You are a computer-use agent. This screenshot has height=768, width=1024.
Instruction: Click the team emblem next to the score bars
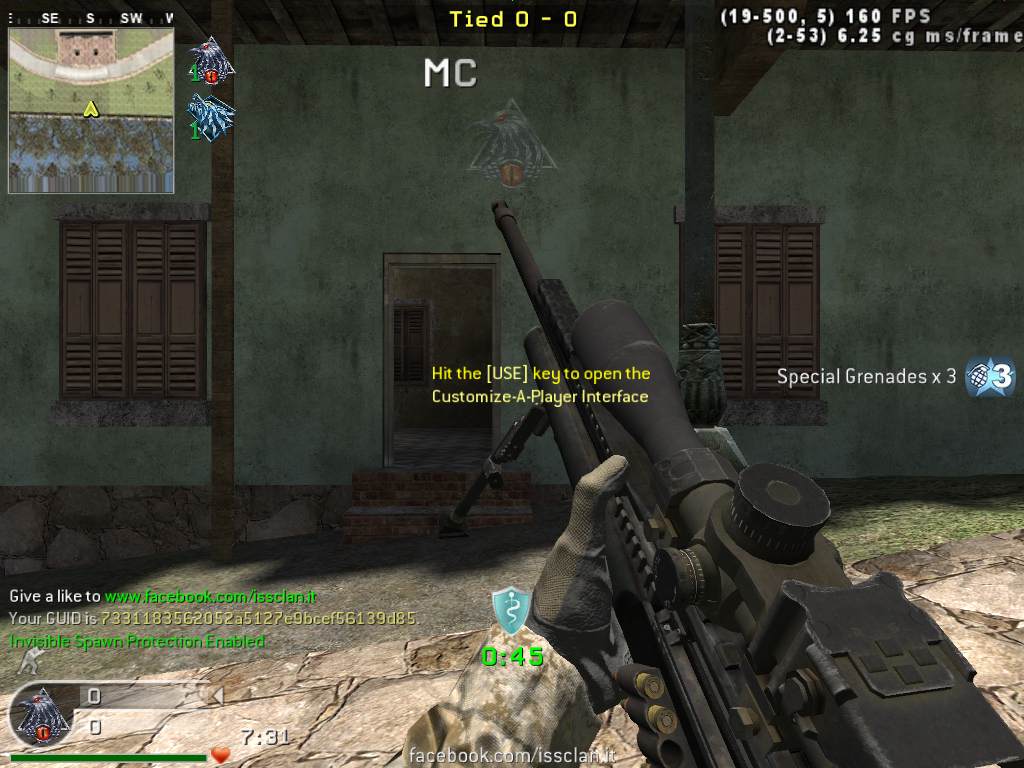tap(42, 715)
